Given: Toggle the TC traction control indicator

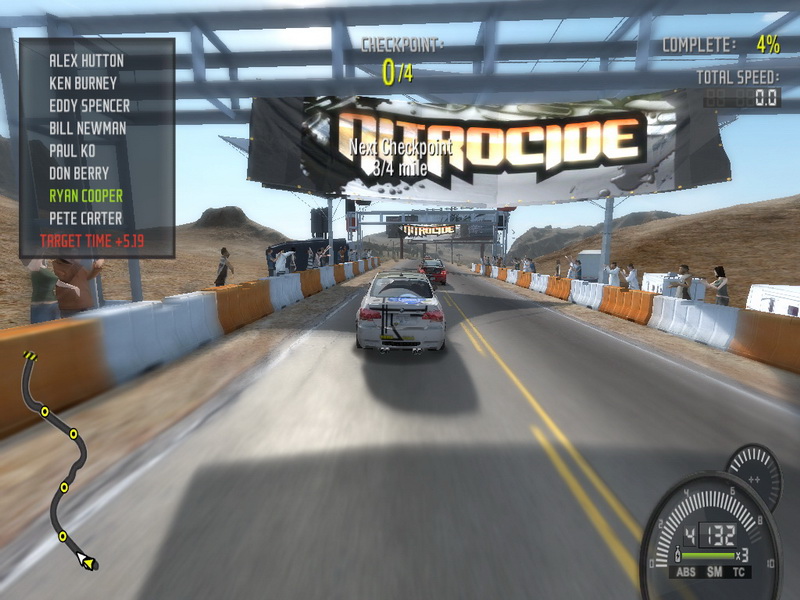Looking at the screenshot, I should pos(740,574).
